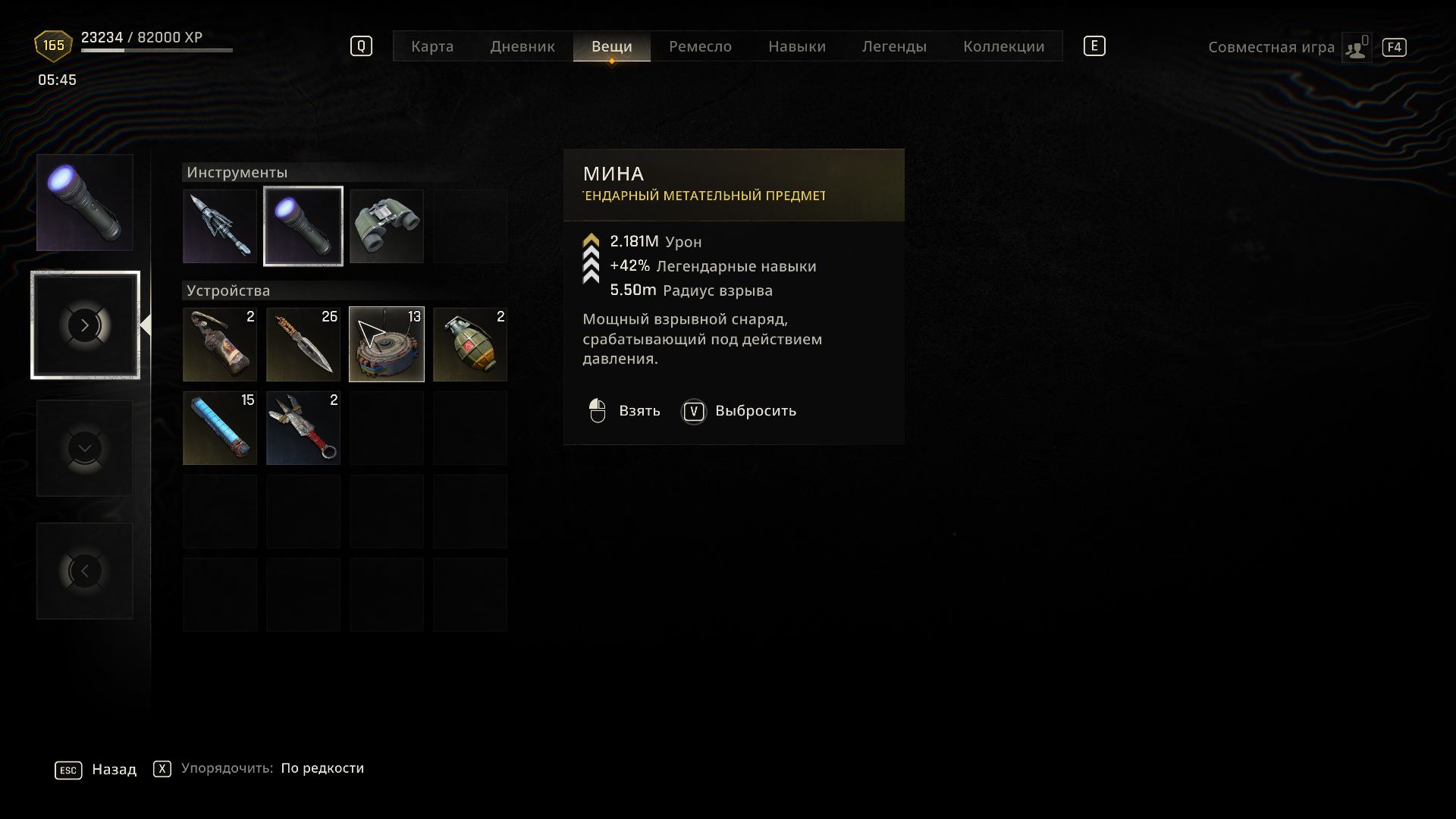Show the Легенды tab
The height and width of the screenshot is (819, 1456).
point(894,46)
